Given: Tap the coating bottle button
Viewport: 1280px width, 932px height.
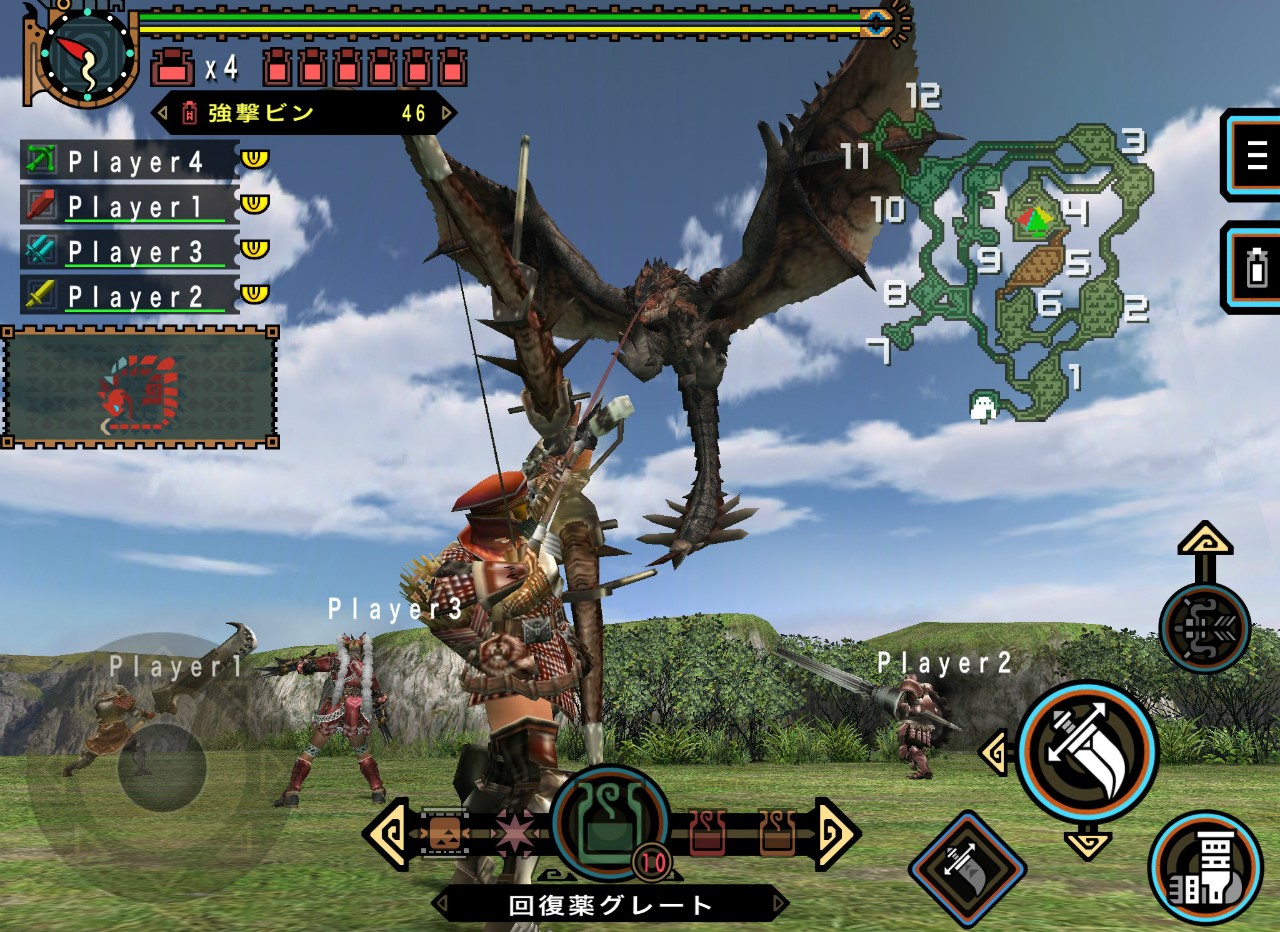Looking at the screenshot, I should [1254, 267].
